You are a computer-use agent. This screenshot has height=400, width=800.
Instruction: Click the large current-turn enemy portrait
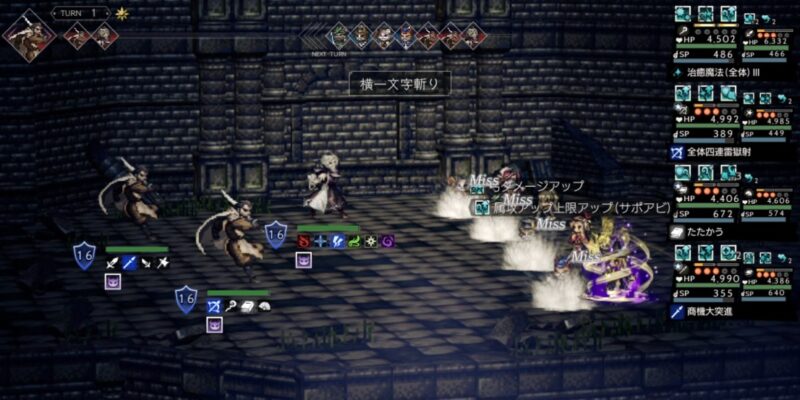29,33
